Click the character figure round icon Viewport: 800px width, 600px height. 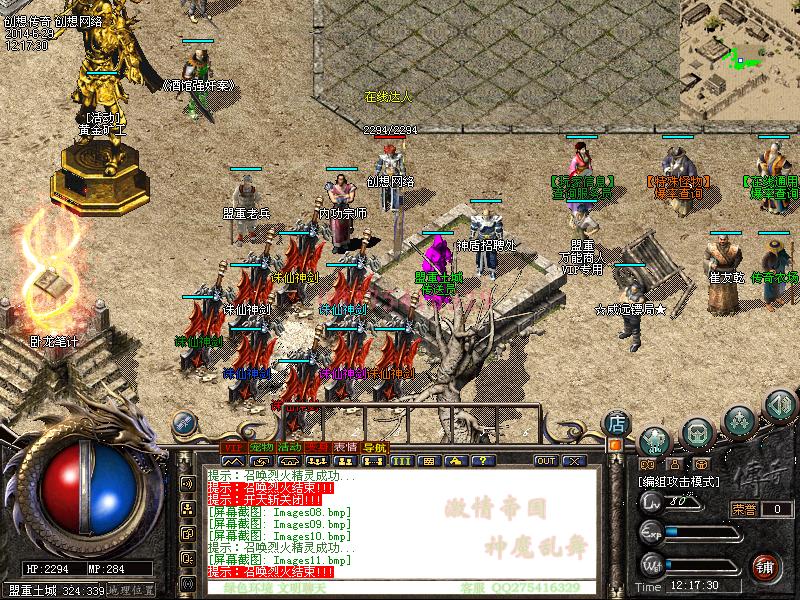(x=655, y=438)
